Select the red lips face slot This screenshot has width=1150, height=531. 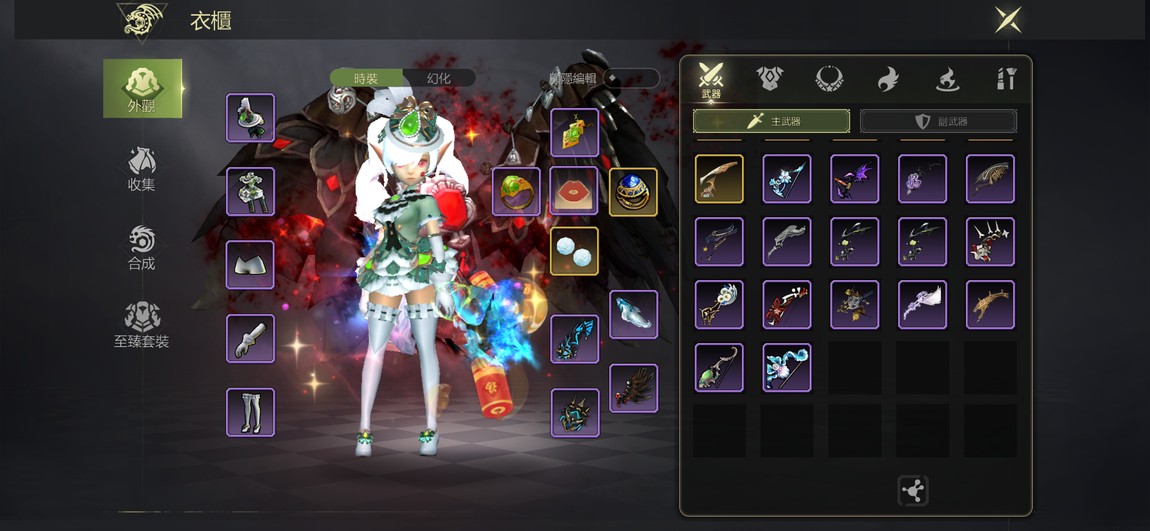[x=574, y=191]
